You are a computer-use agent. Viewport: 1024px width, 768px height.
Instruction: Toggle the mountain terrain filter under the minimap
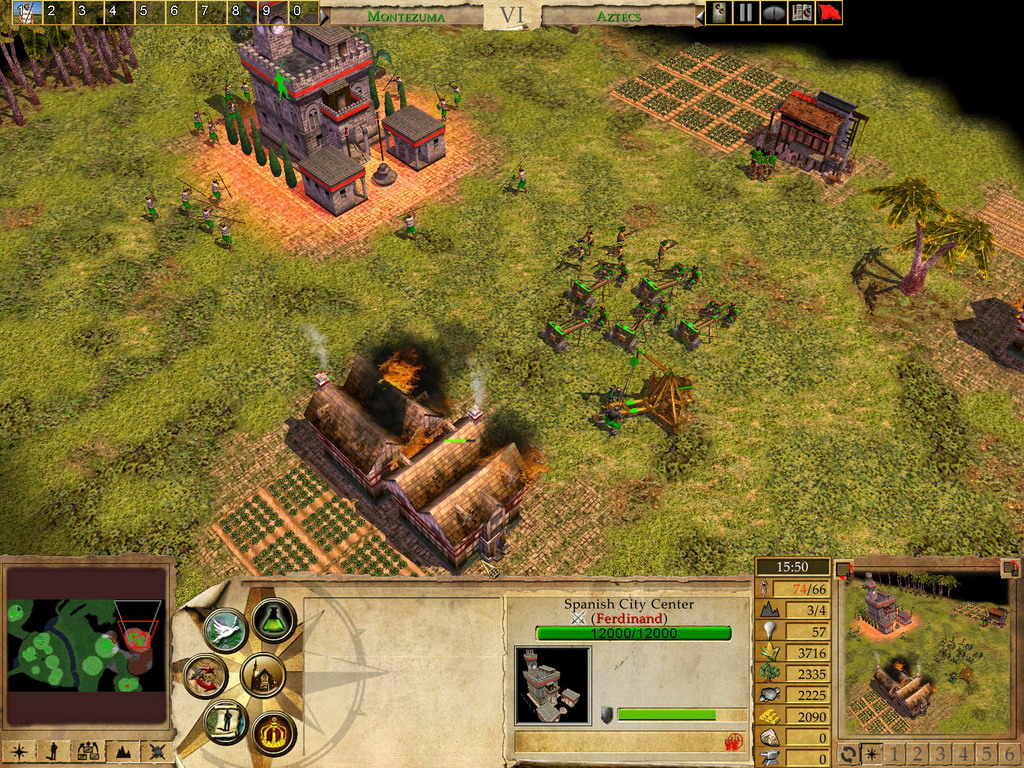[121, 751]
